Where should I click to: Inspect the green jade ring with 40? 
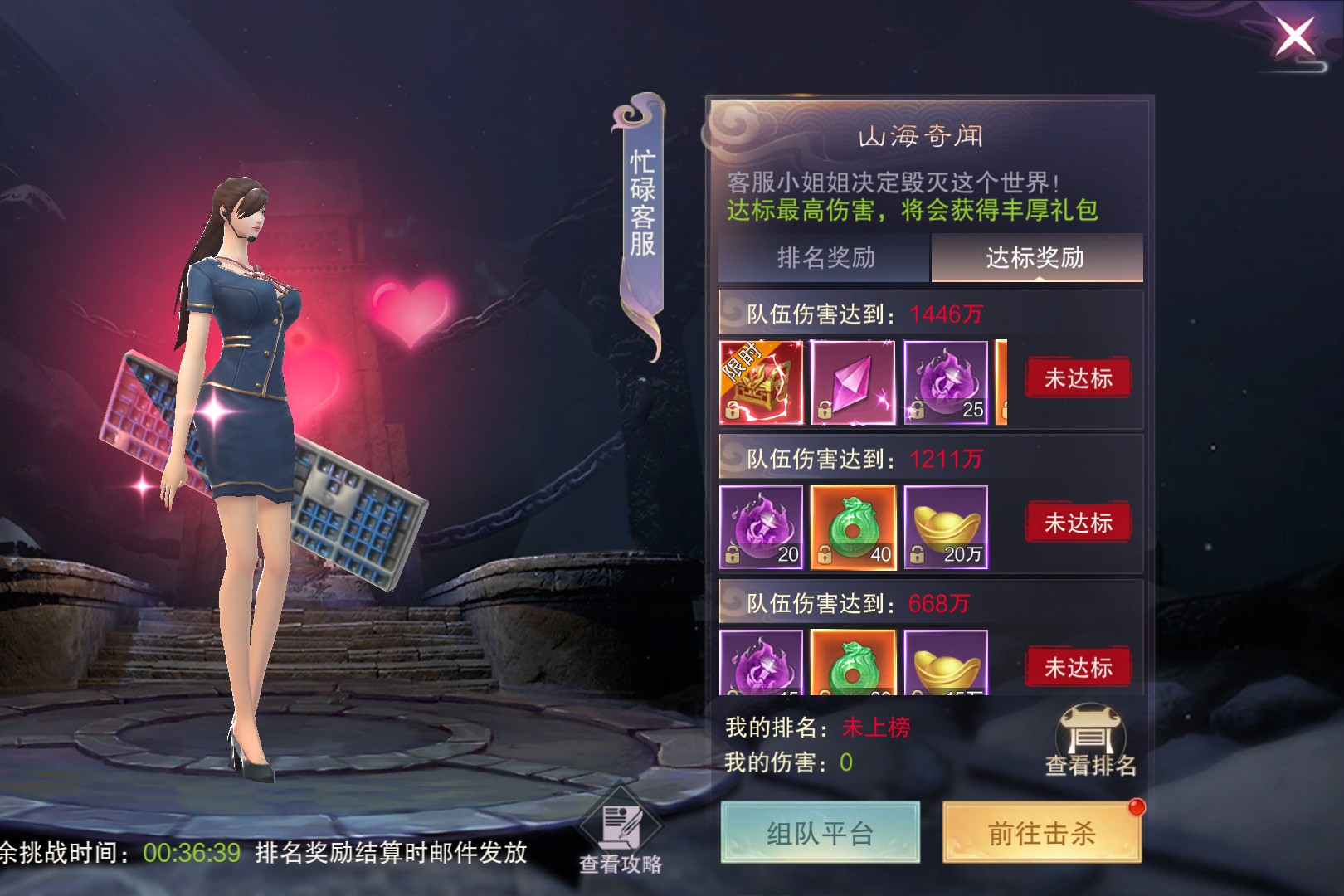(853, 528)
